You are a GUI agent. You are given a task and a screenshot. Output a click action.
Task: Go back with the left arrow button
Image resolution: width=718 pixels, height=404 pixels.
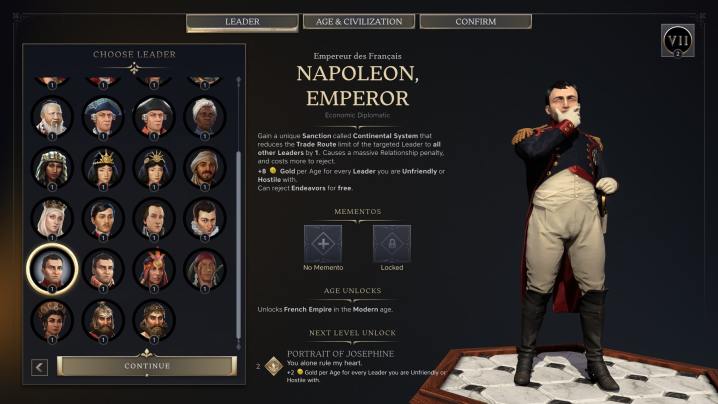click(39, 367)
